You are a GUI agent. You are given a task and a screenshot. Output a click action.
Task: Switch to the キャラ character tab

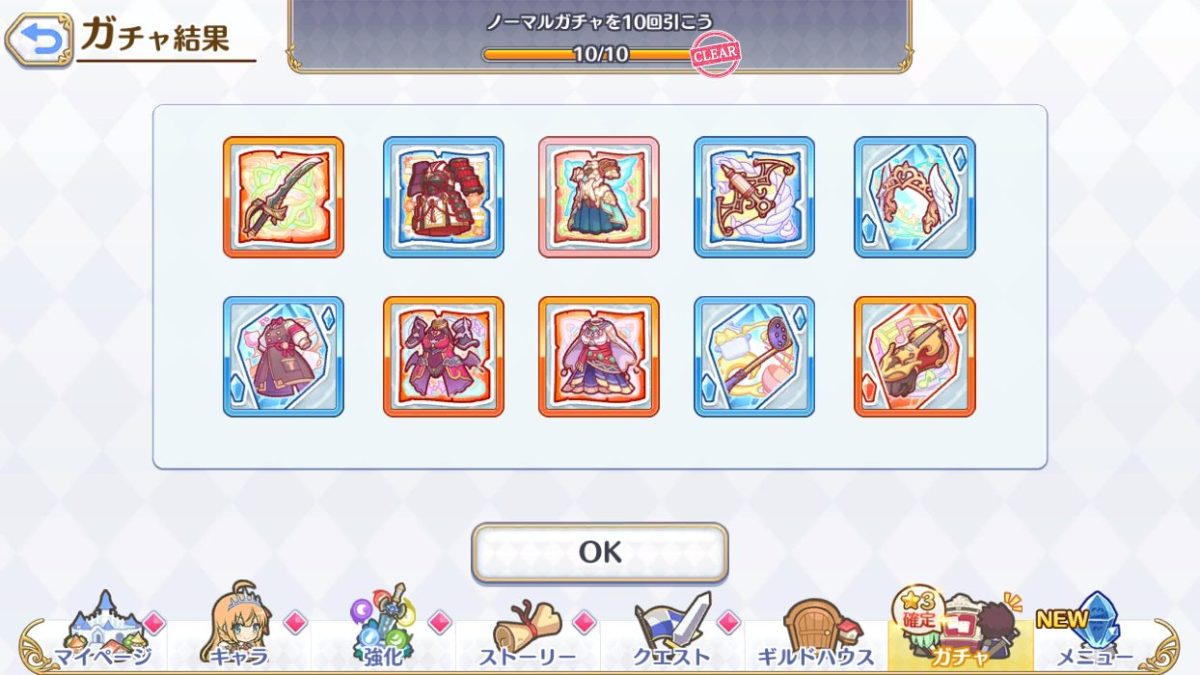point(240,632)
